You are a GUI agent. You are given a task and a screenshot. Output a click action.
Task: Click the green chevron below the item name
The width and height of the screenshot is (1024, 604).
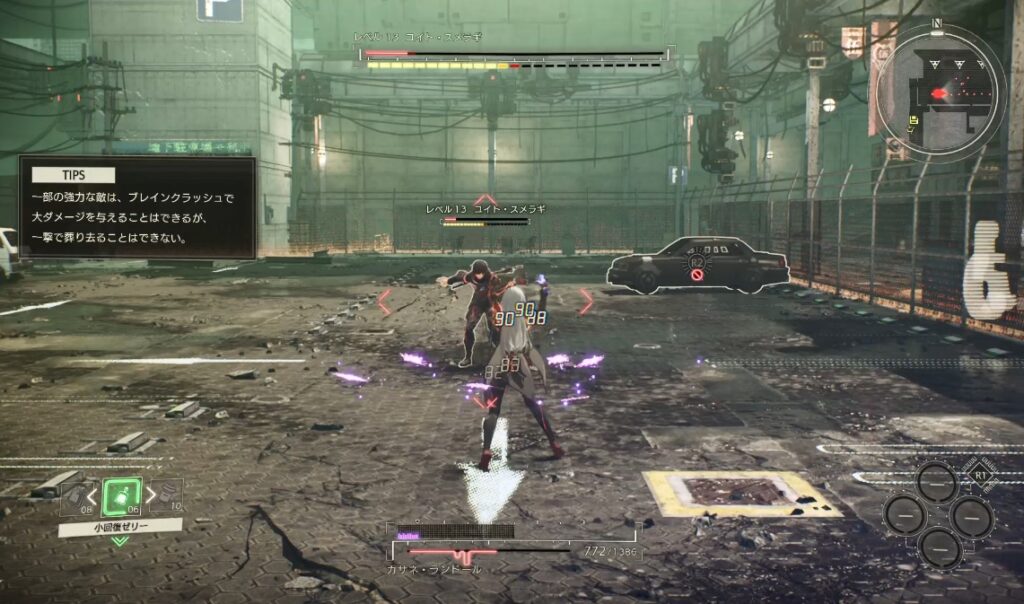click(x=120, y=541)
